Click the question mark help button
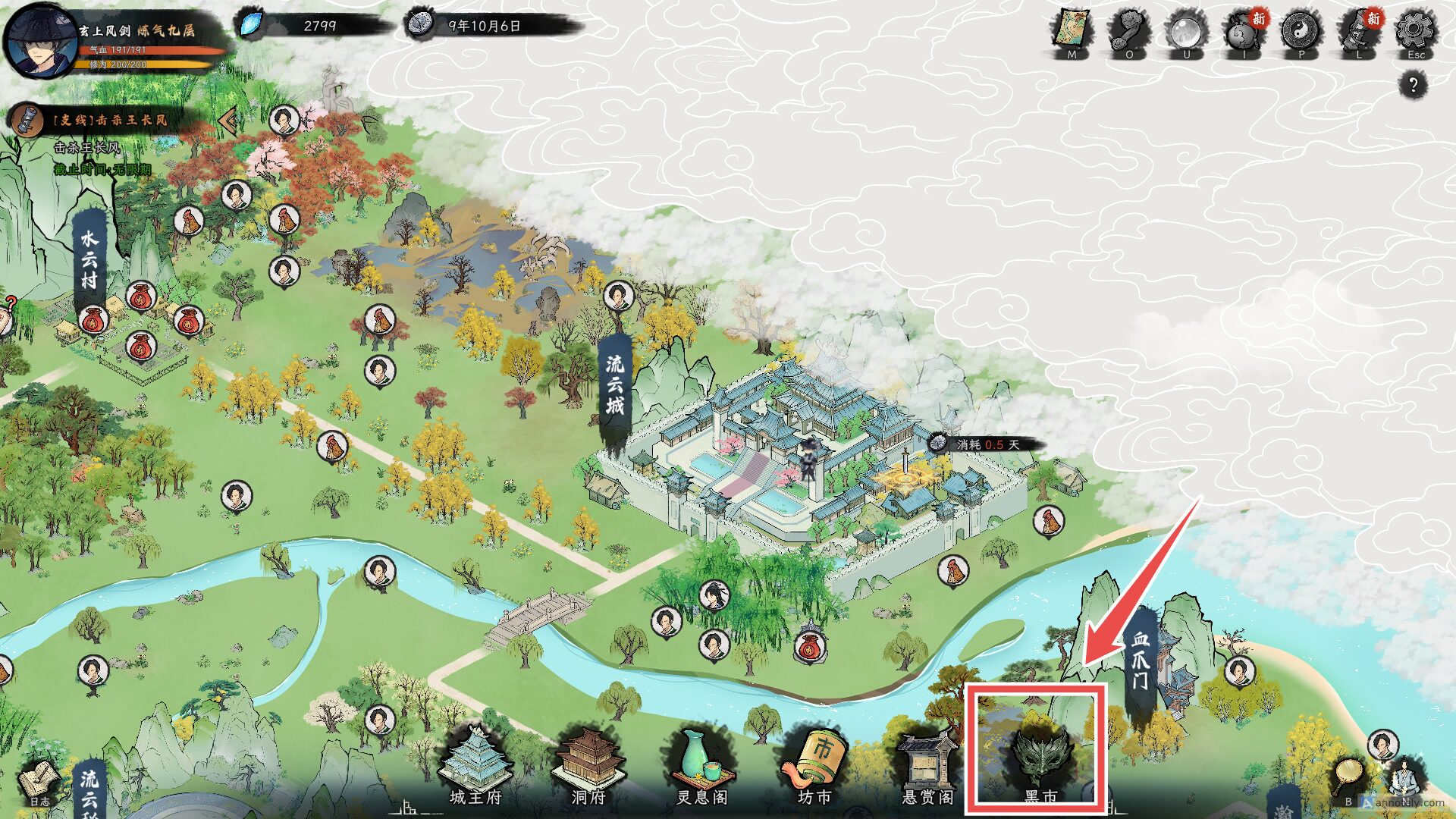 tap(1413, 85)
